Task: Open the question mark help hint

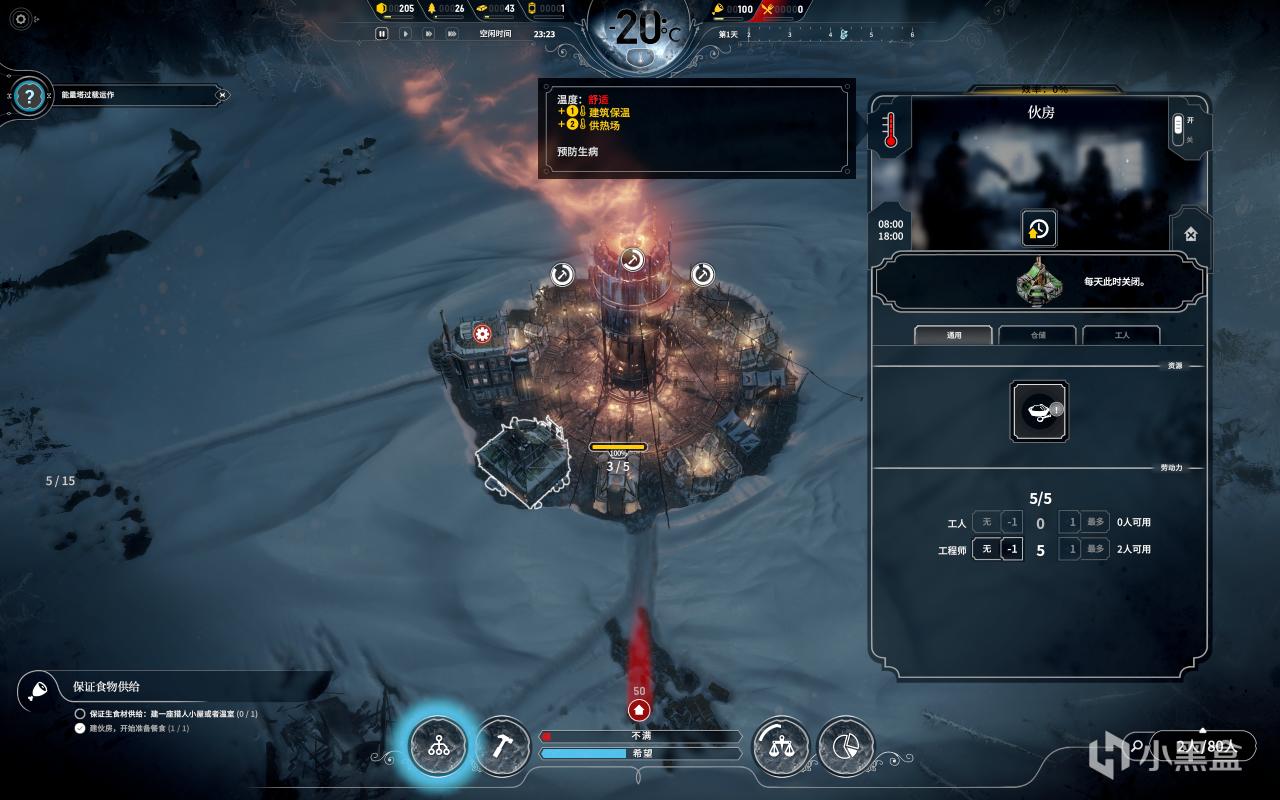Action: coord(30,96)
